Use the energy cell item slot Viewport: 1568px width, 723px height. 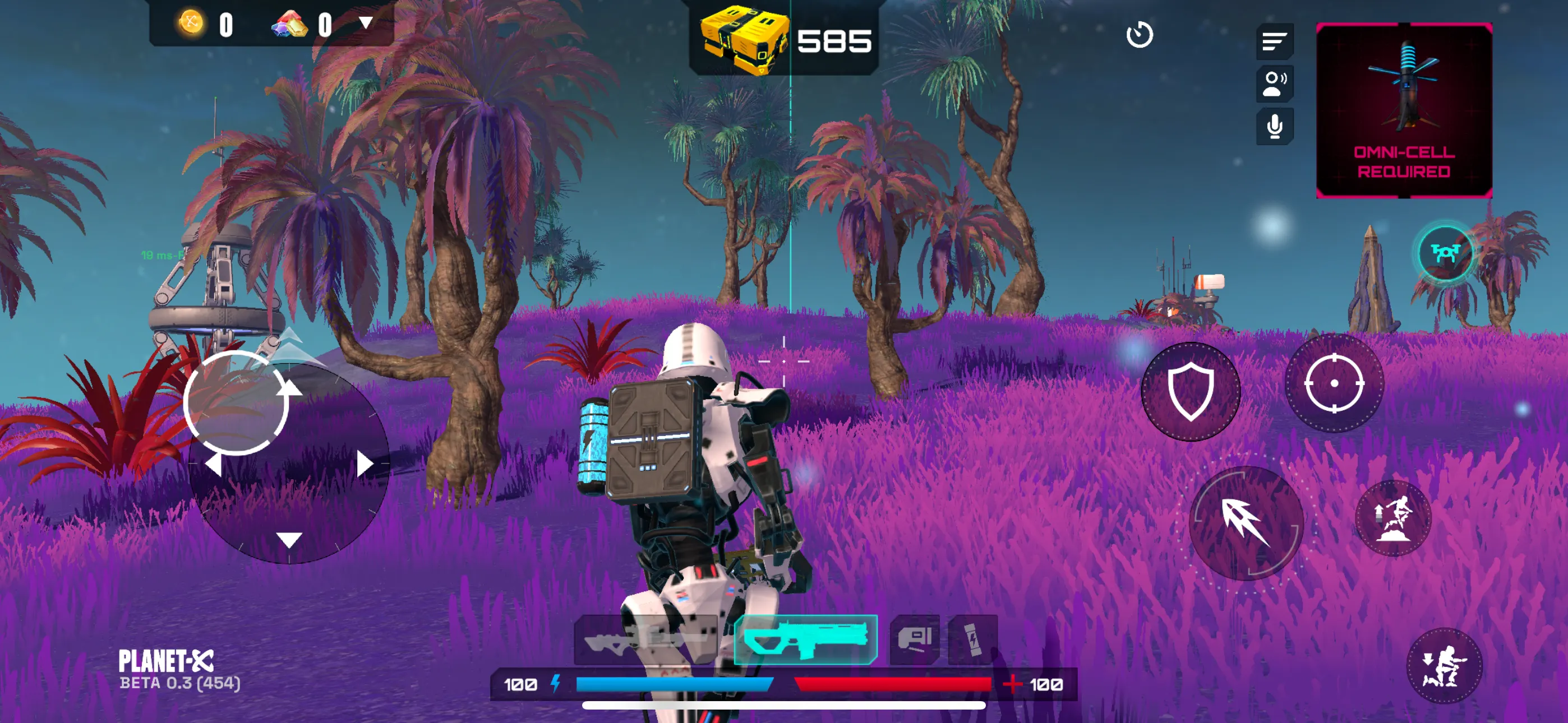(972, 639)
